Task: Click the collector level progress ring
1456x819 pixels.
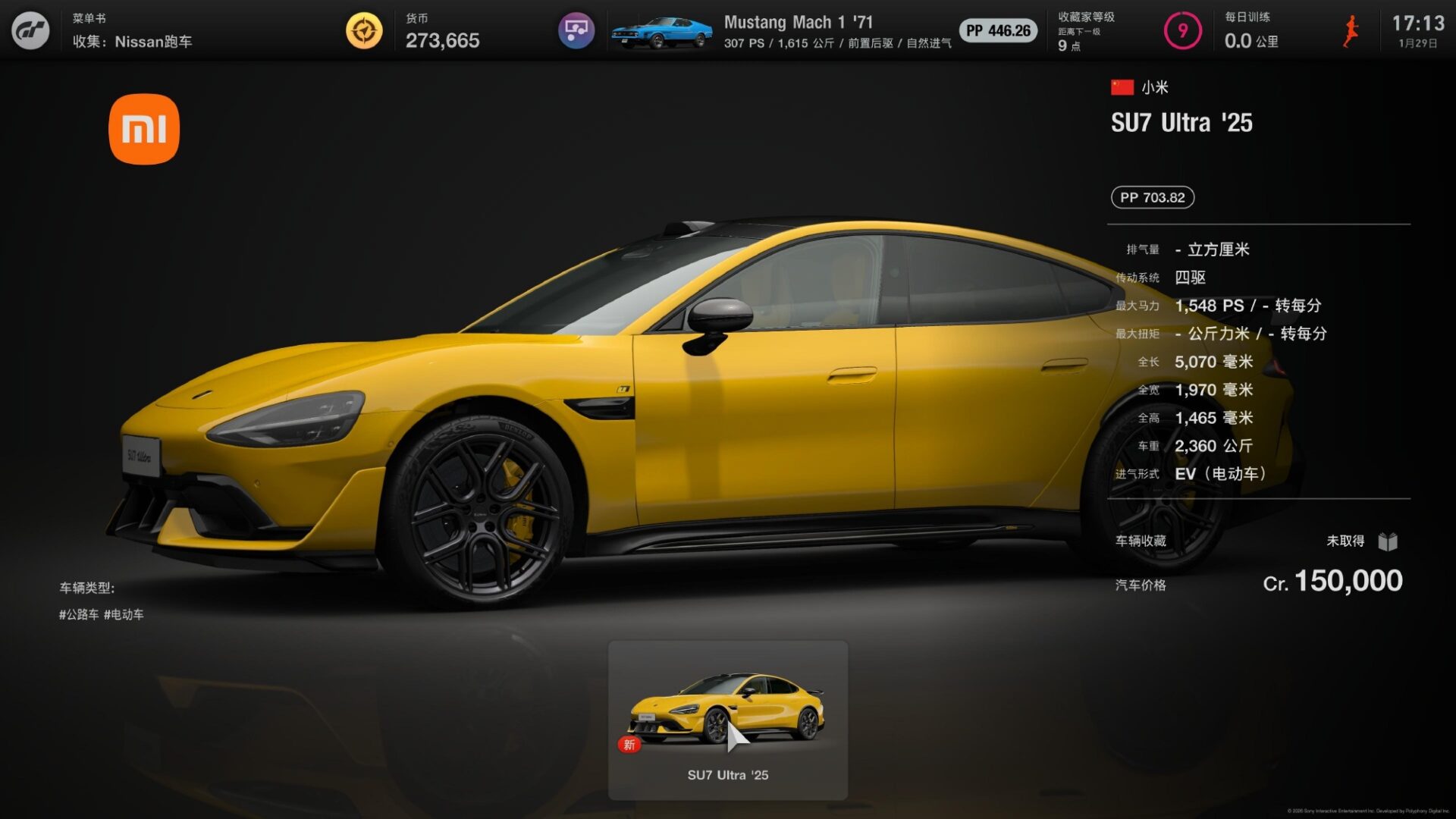Action: point(1183,32)
